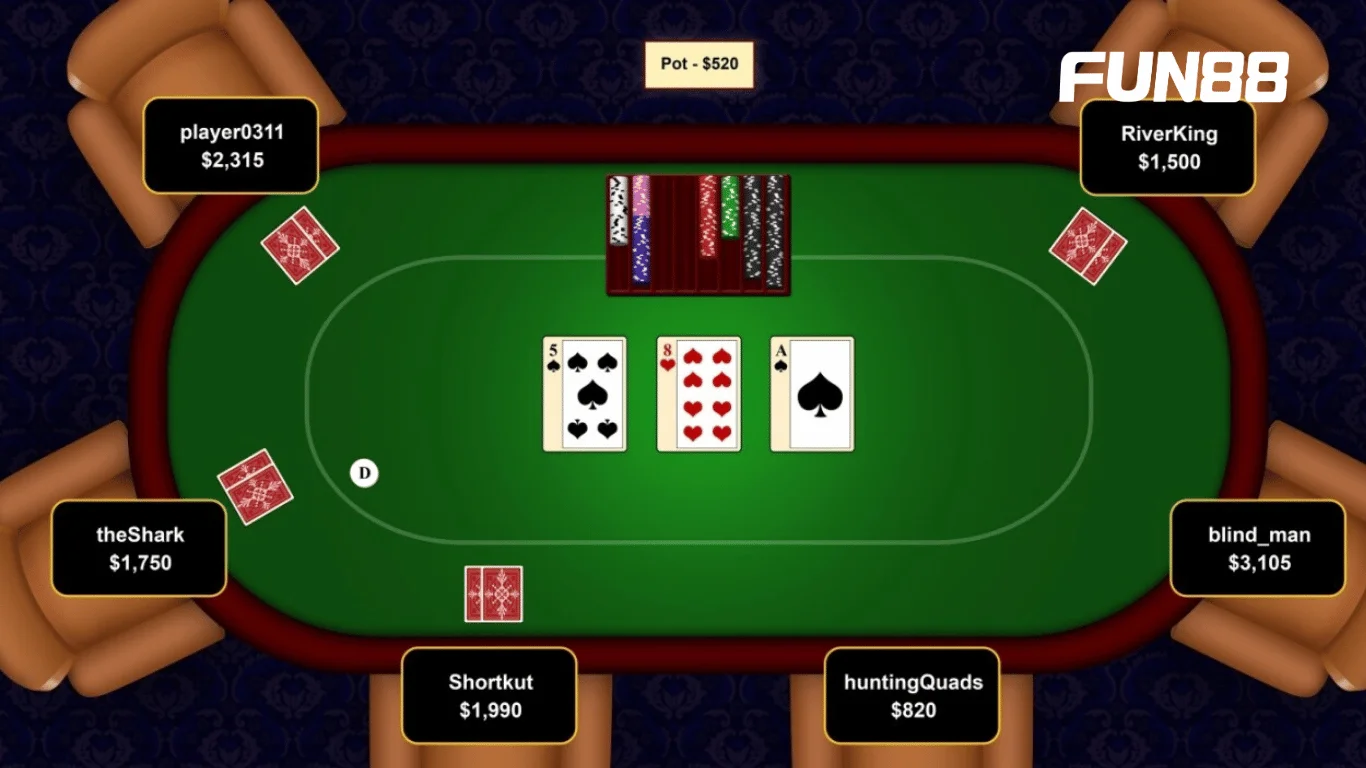Click Shortkut's $1,990 balance text

(489, 710)
